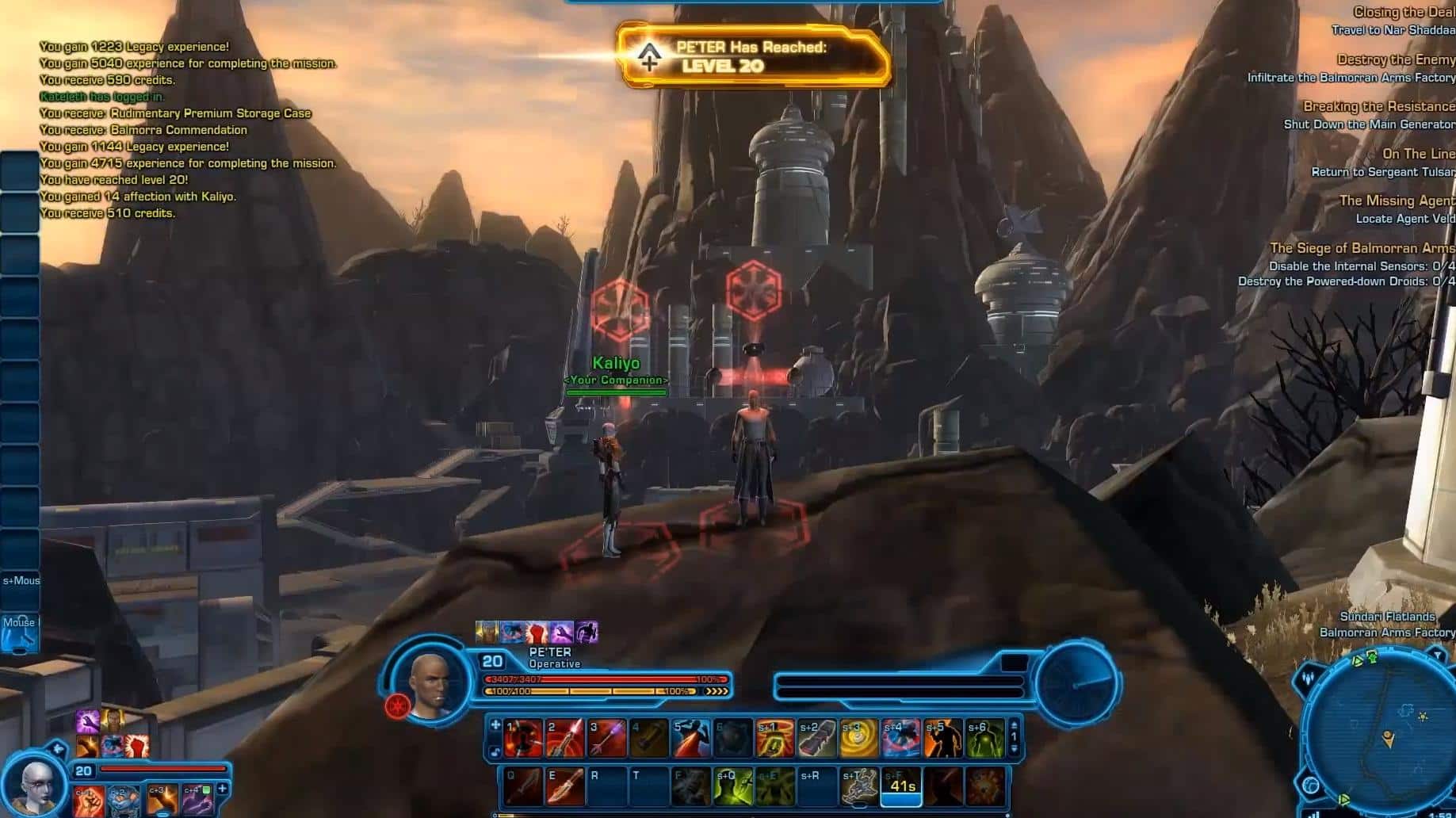The image size is (1456, 818).
Task: Fire the purple dart ability in slot 3
Action: (x=607, y=739)
